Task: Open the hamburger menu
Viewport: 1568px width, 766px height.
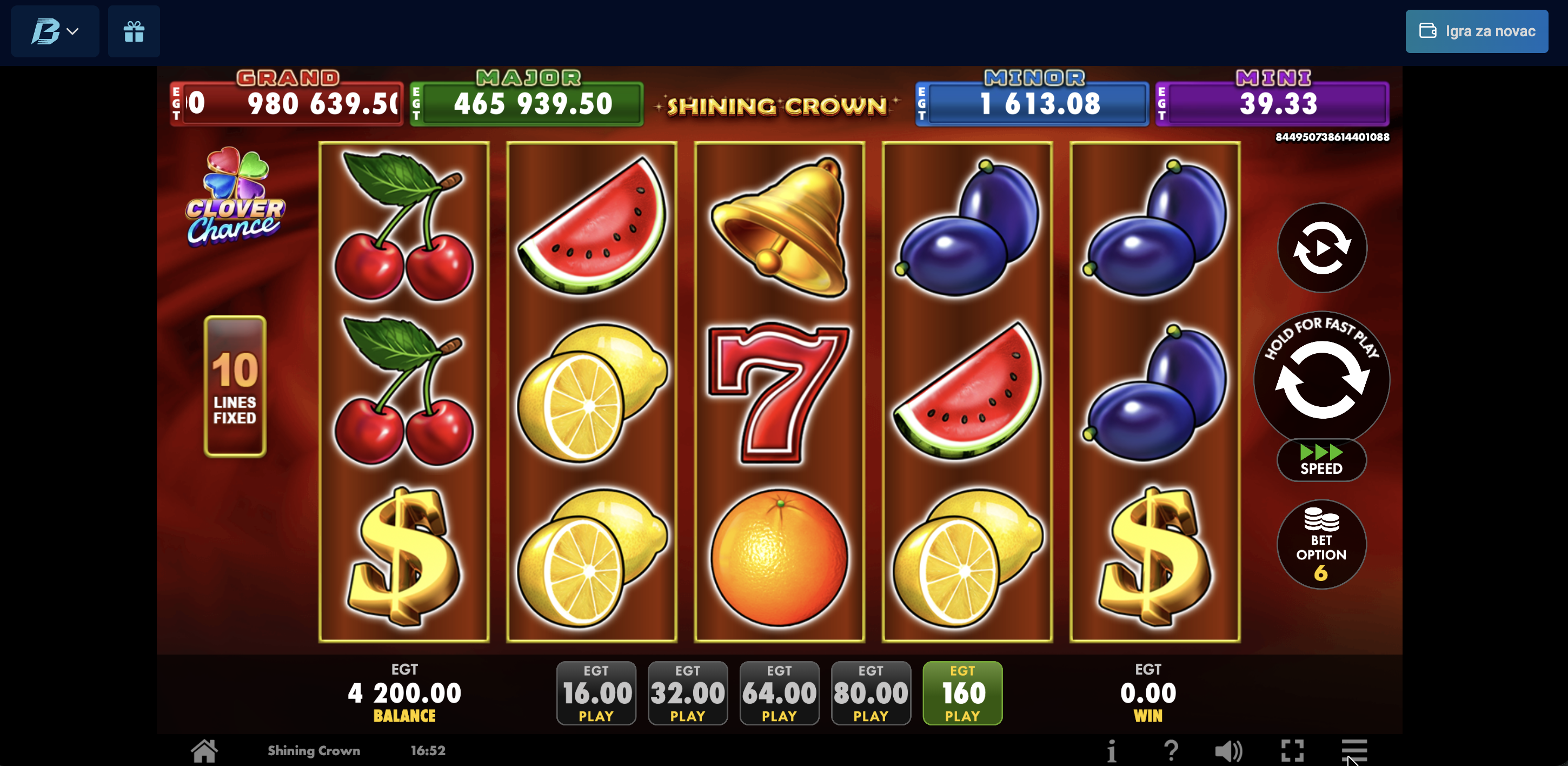Action: (1354, 750)
